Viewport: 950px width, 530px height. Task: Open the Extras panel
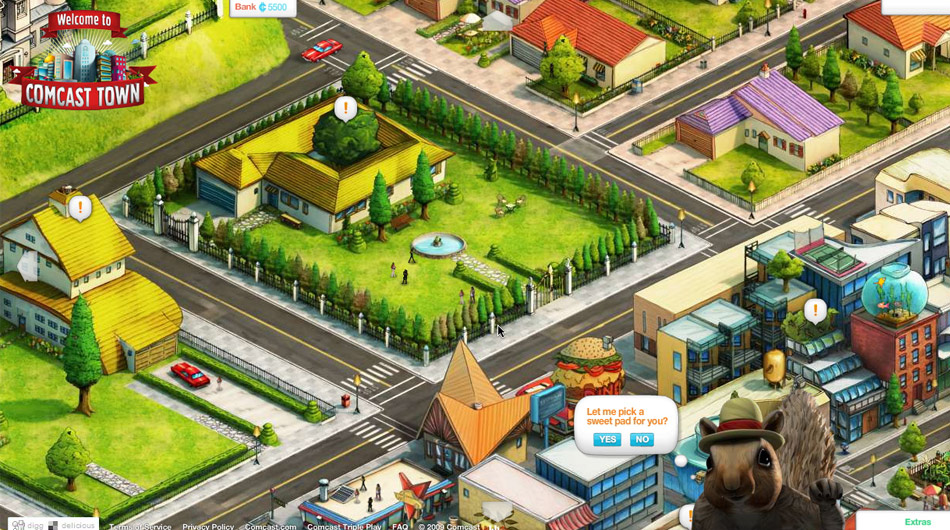click(917, 522)
